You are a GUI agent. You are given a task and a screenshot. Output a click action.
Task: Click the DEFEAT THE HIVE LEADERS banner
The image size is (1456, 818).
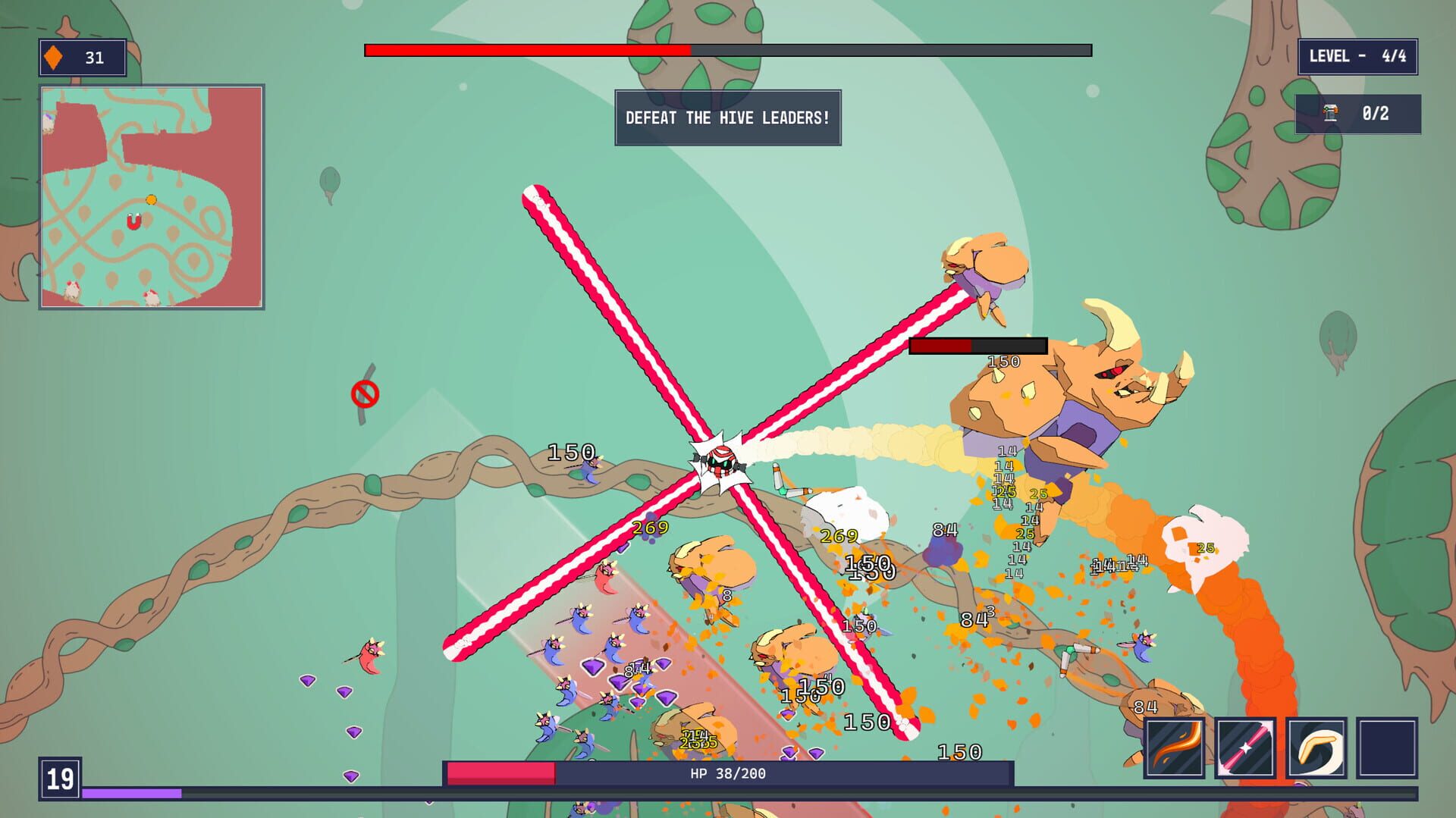click(x=726, y=118)
